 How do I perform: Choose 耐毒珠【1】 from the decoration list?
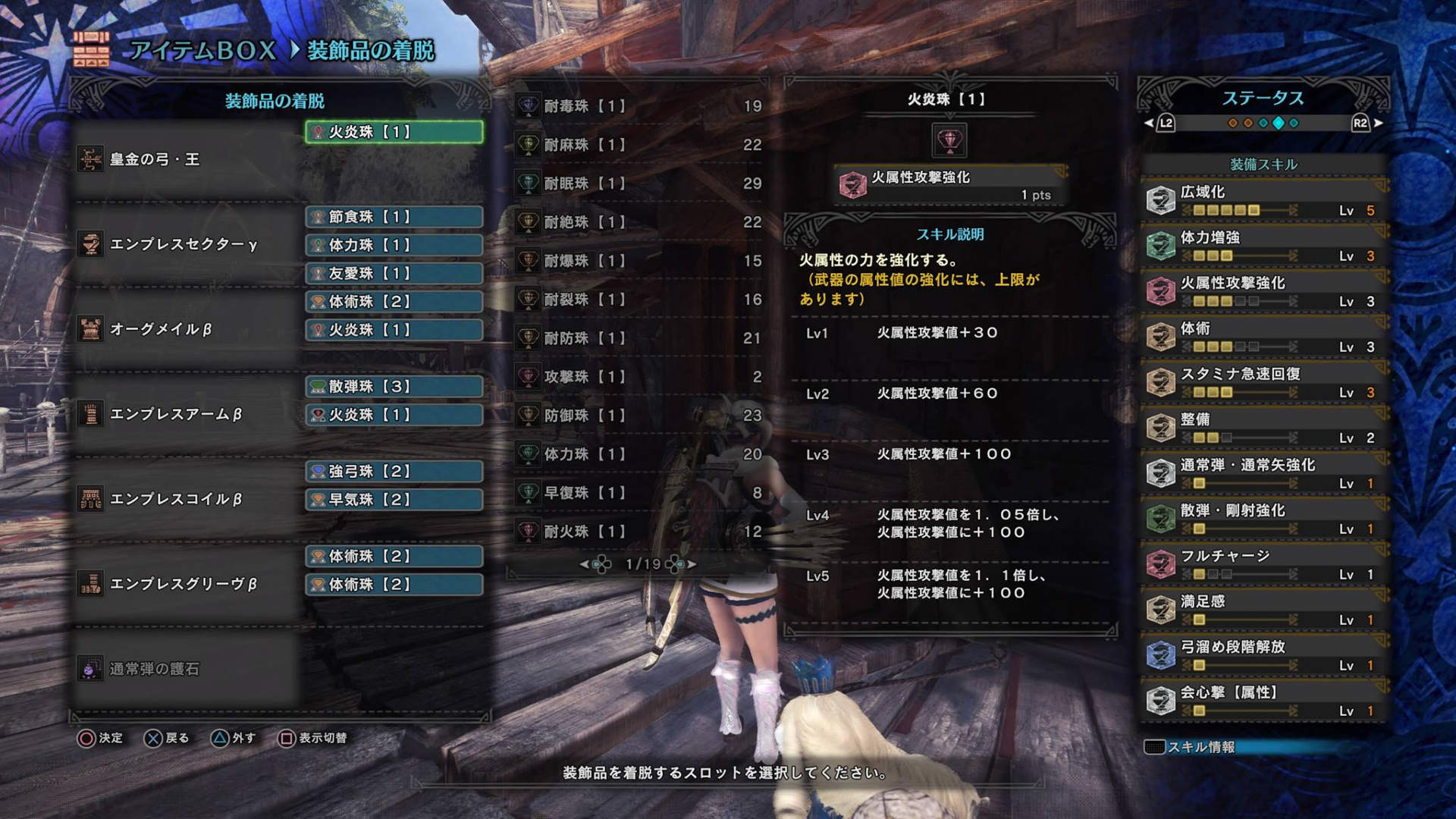639,106
